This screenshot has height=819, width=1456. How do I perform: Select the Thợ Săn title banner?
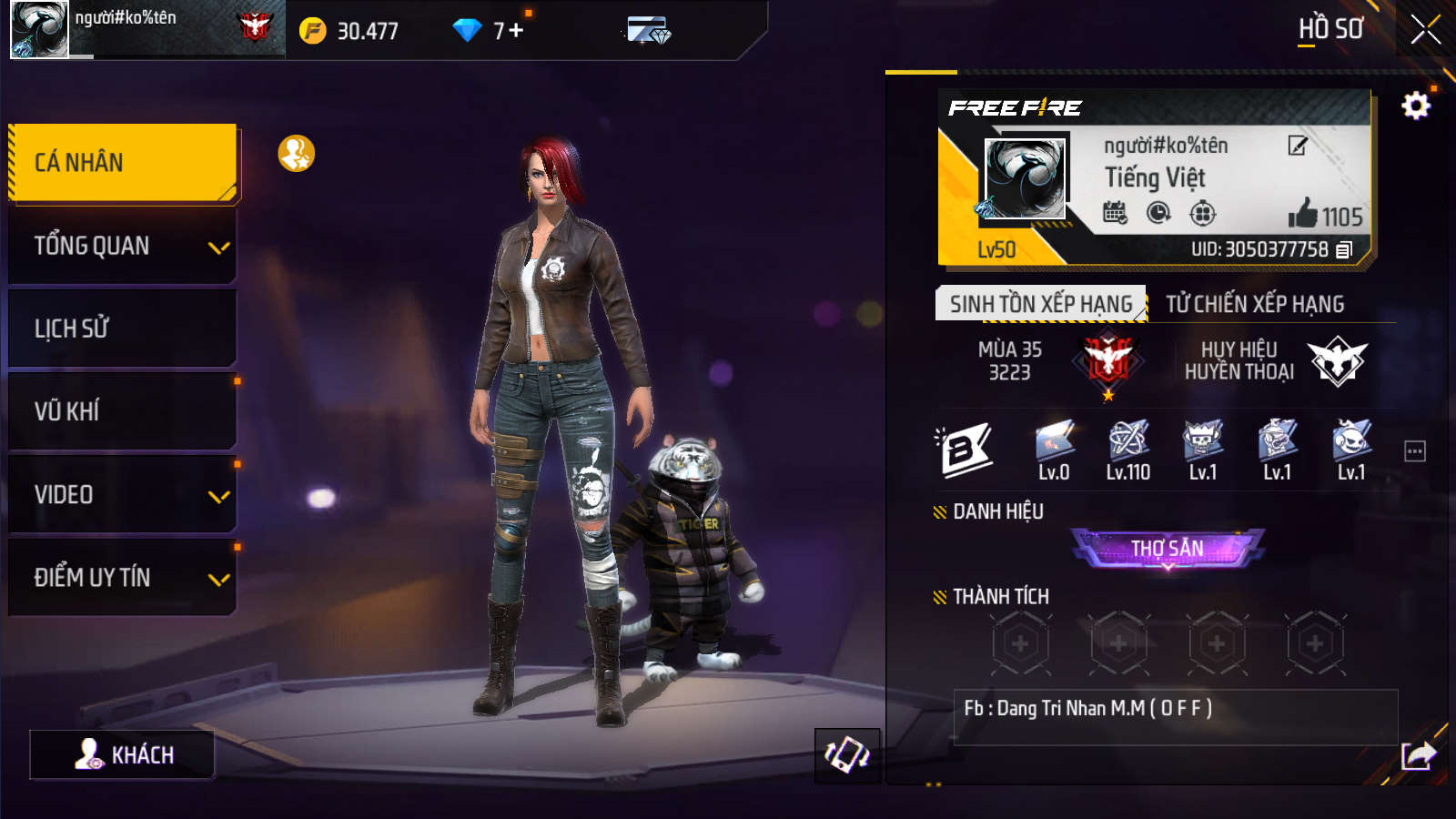tap(1168, 549)
